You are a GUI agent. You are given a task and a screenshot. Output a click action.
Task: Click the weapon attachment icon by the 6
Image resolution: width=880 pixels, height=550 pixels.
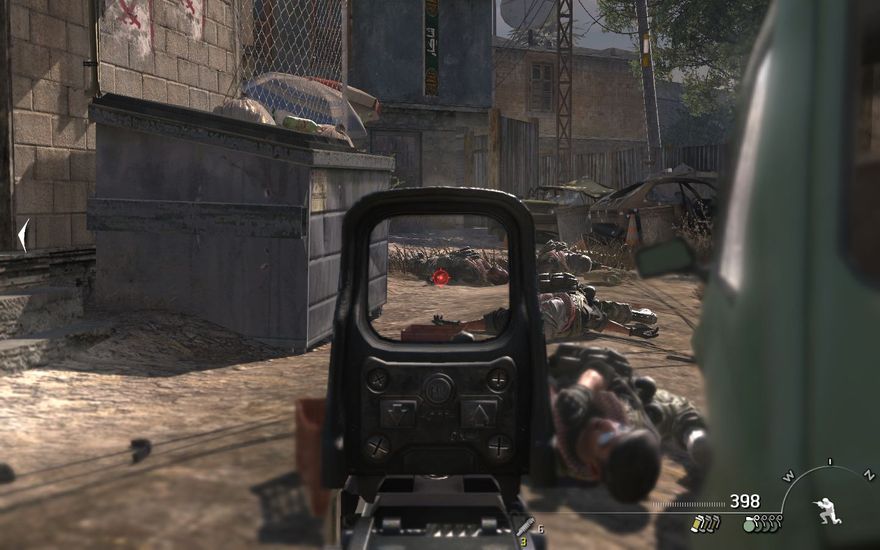[x=523, y=527]
